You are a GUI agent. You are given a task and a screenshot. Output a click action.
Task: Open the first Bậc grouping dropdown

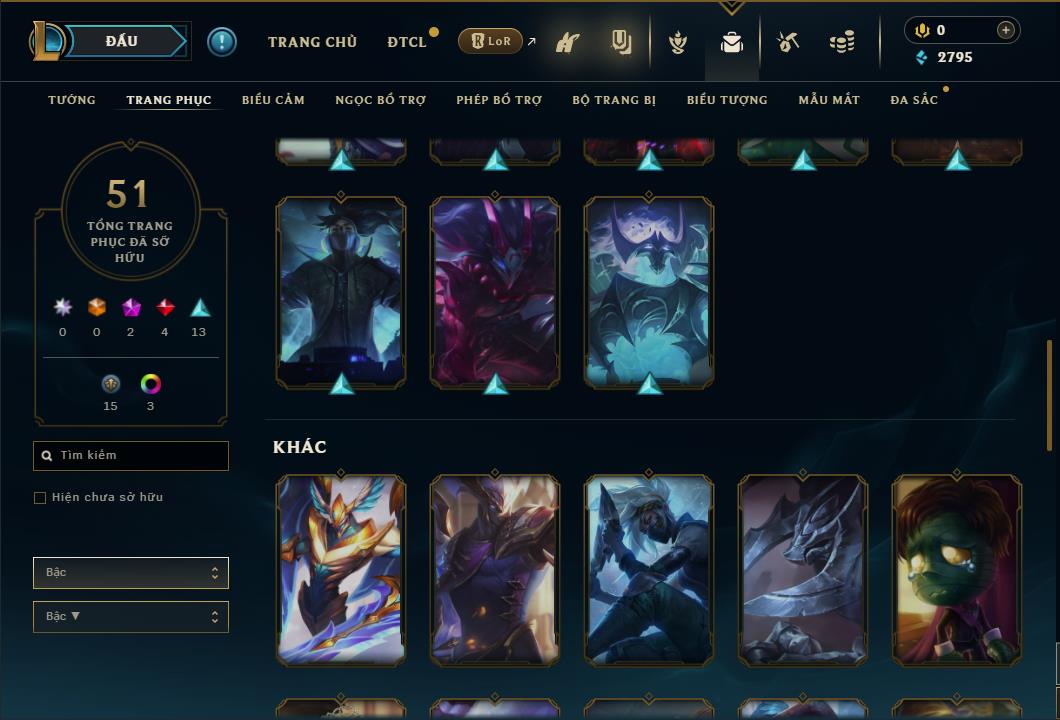coord(131,573)
